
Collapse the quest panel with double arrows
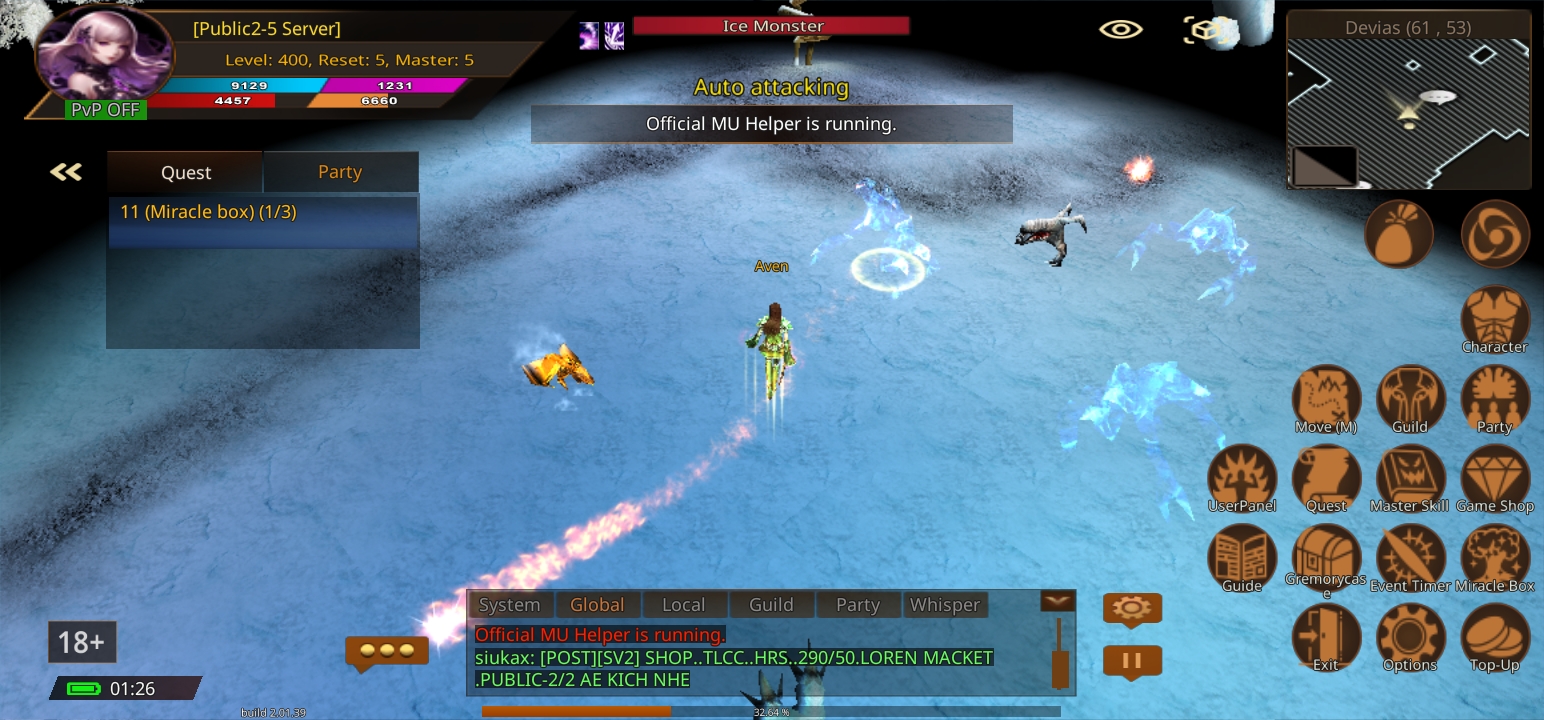66,172
